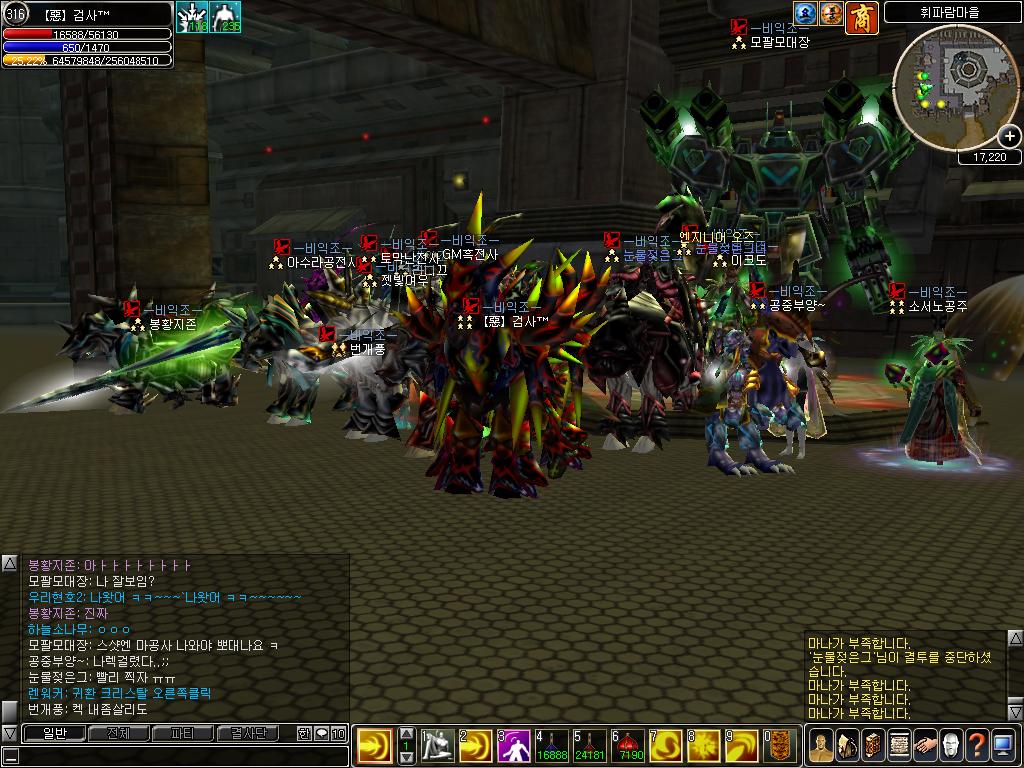Screen dimensions: 1024x768
Task: Open system options via the monitor icon
Action: pos(1003,745)
